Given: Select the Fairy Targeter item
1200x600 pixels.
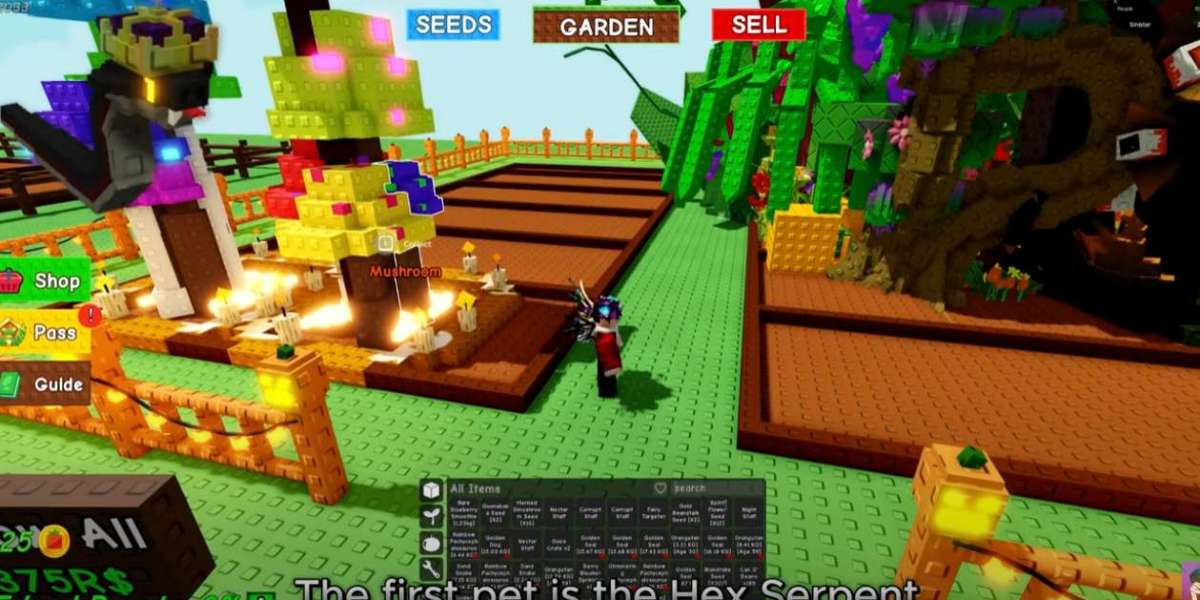Looking at the screenshot, I should tap(654, 513).
